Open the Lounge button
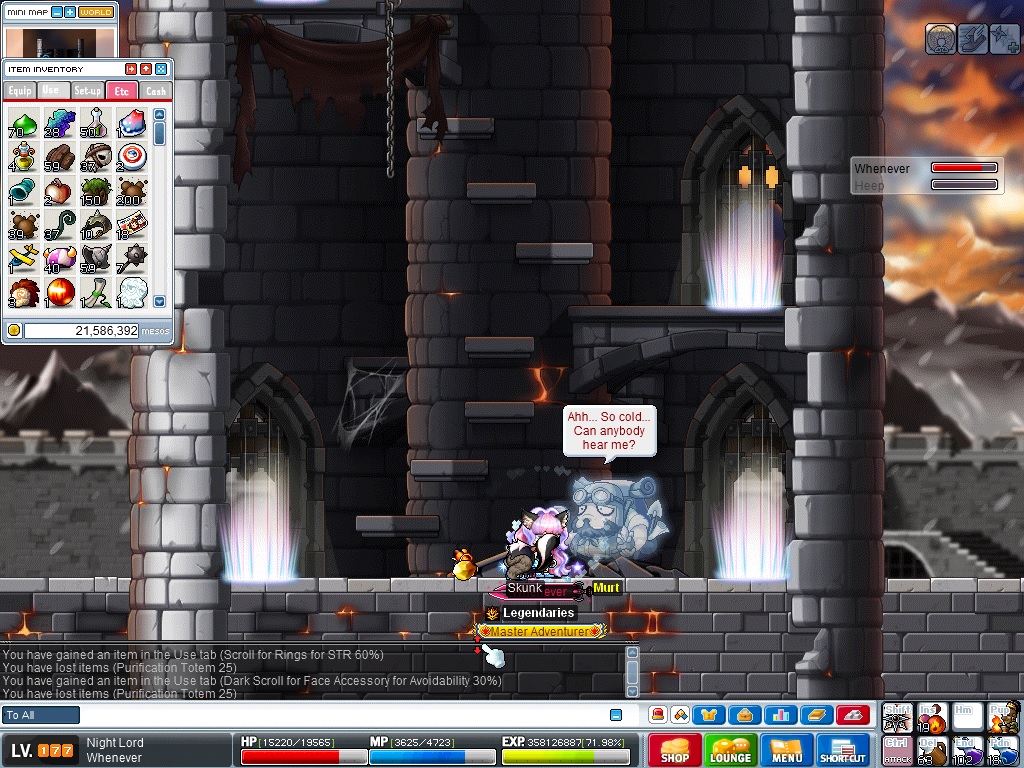This screenshot has height=768, width=1024. point(730,750)
